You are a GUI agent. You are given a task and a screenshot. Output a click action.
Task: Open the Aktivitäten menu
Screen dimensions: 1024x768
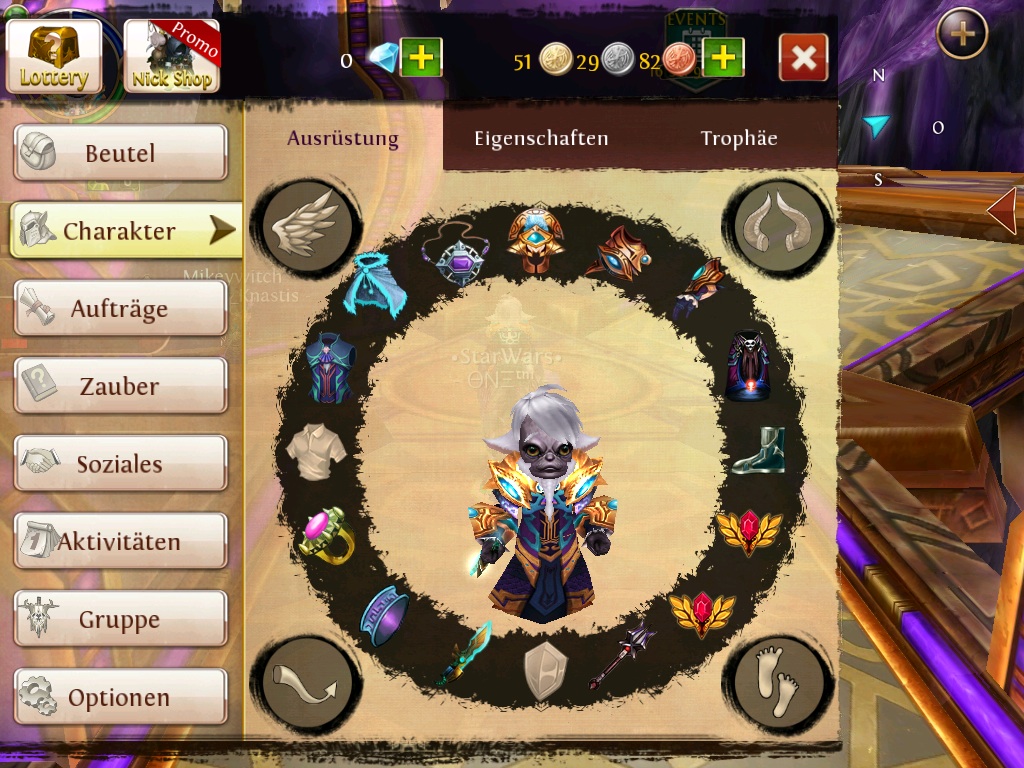pos(120,542)
